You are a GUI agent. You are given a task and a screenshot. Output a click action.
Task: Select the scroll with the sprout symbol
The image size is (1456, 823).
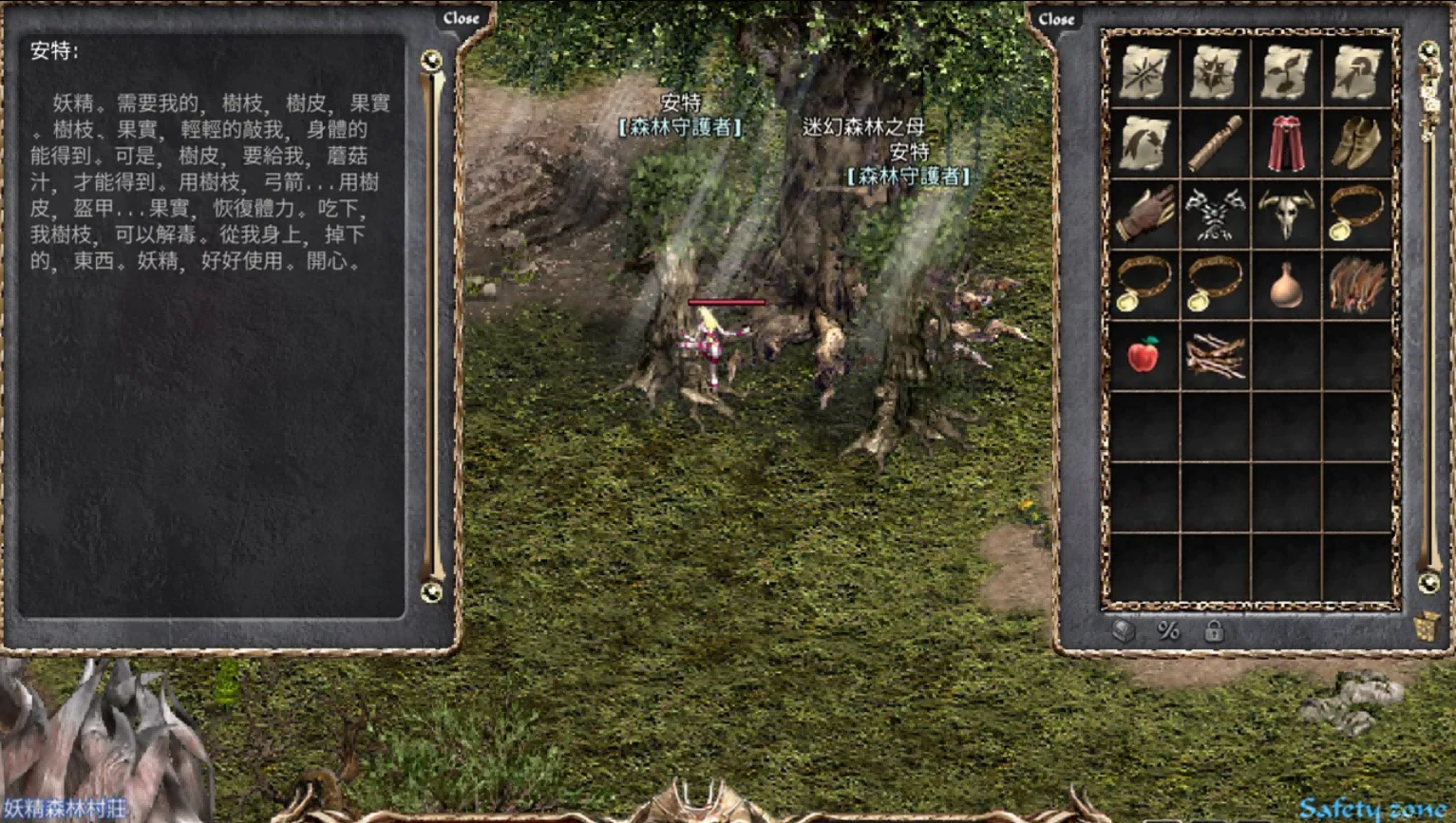(1285, 73)
